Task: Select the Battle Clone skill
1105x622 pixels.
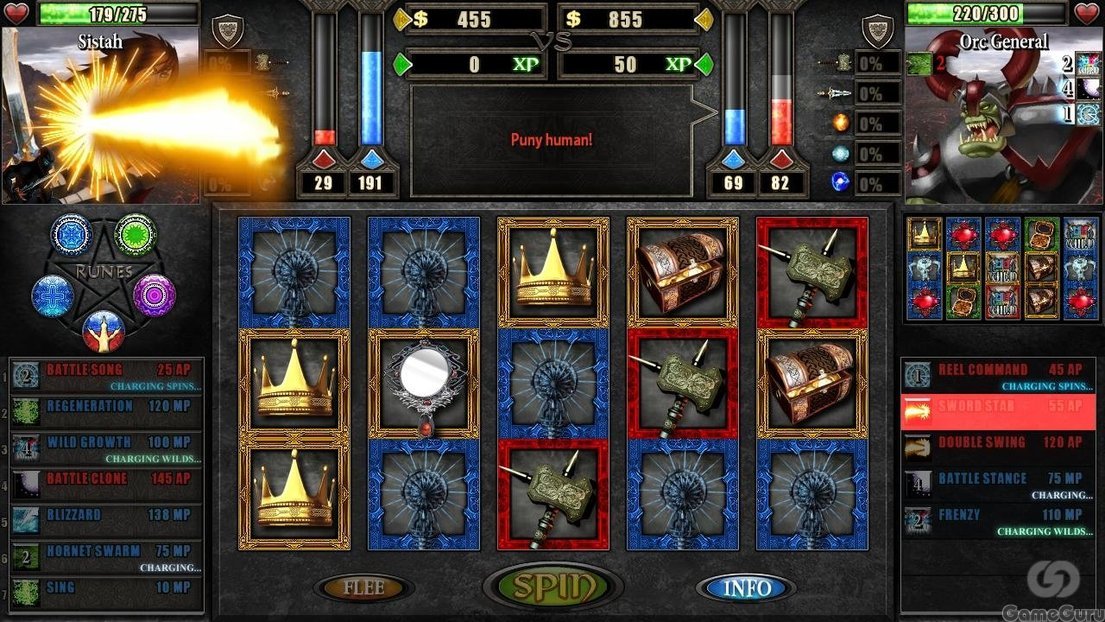Action: point(110,480)
